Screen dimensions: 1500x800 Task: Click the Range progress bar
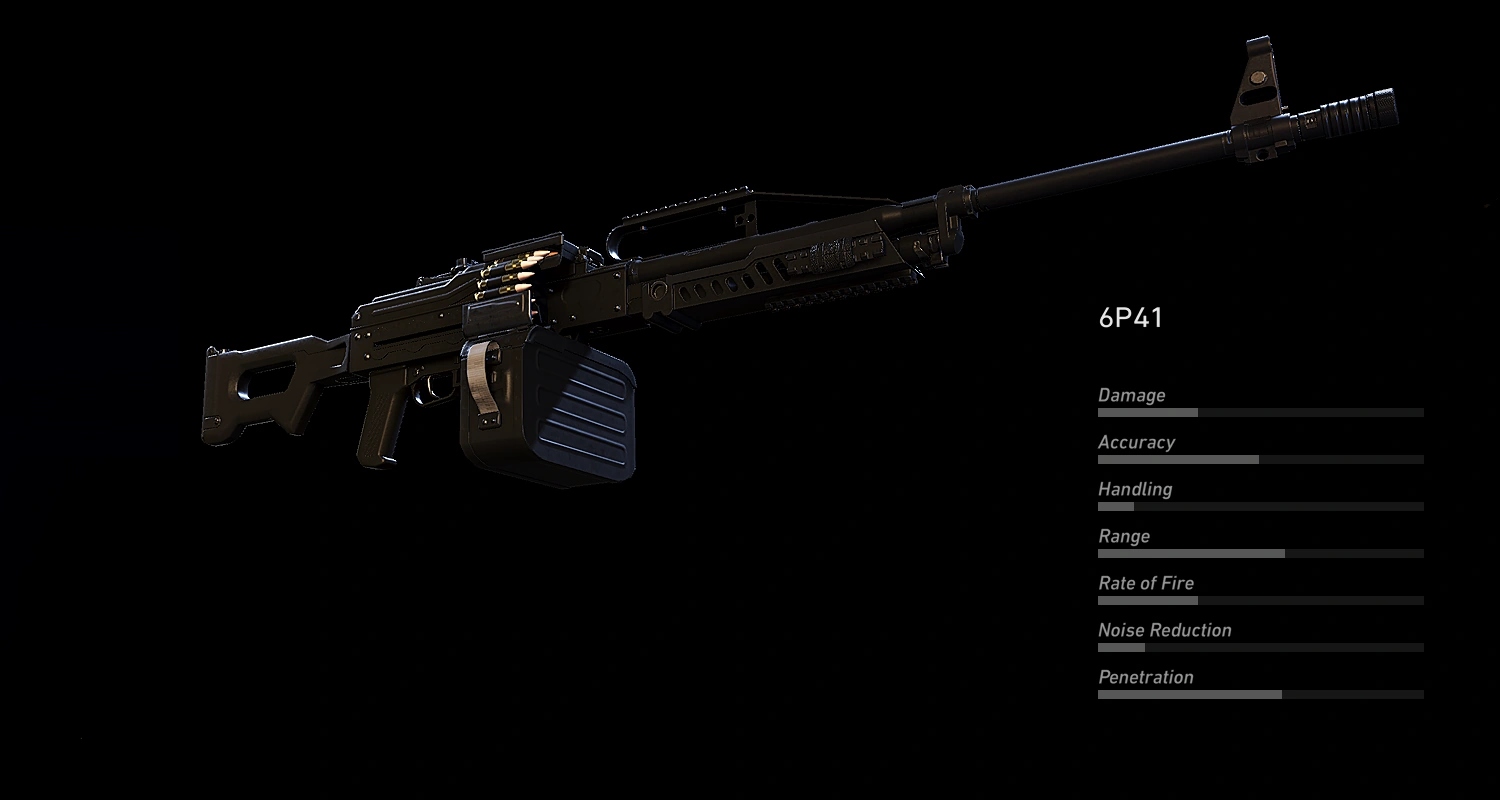(1260, 553)
